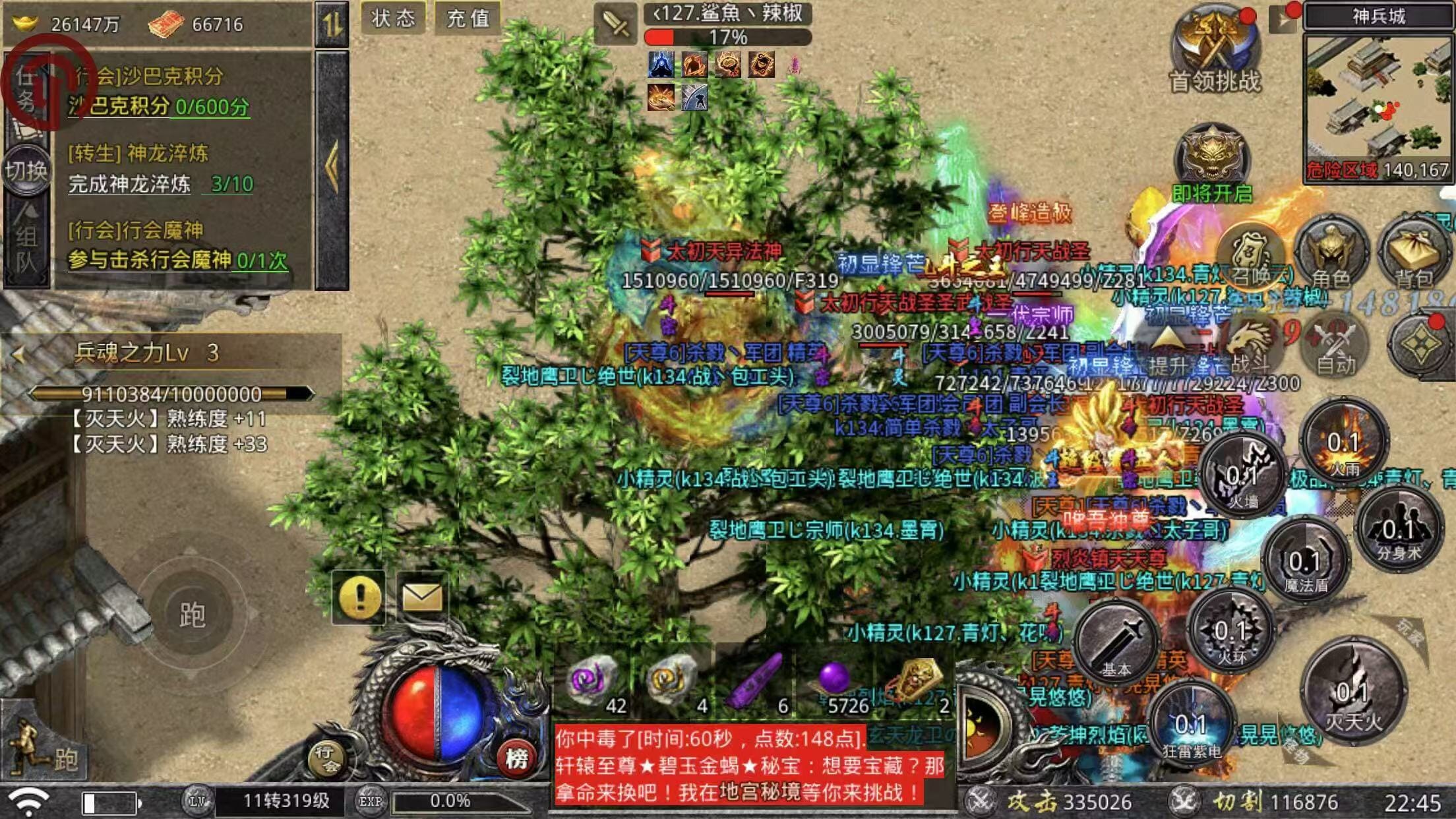
Task: Switch to the 状态 (Status) tab
Action: 394,20
